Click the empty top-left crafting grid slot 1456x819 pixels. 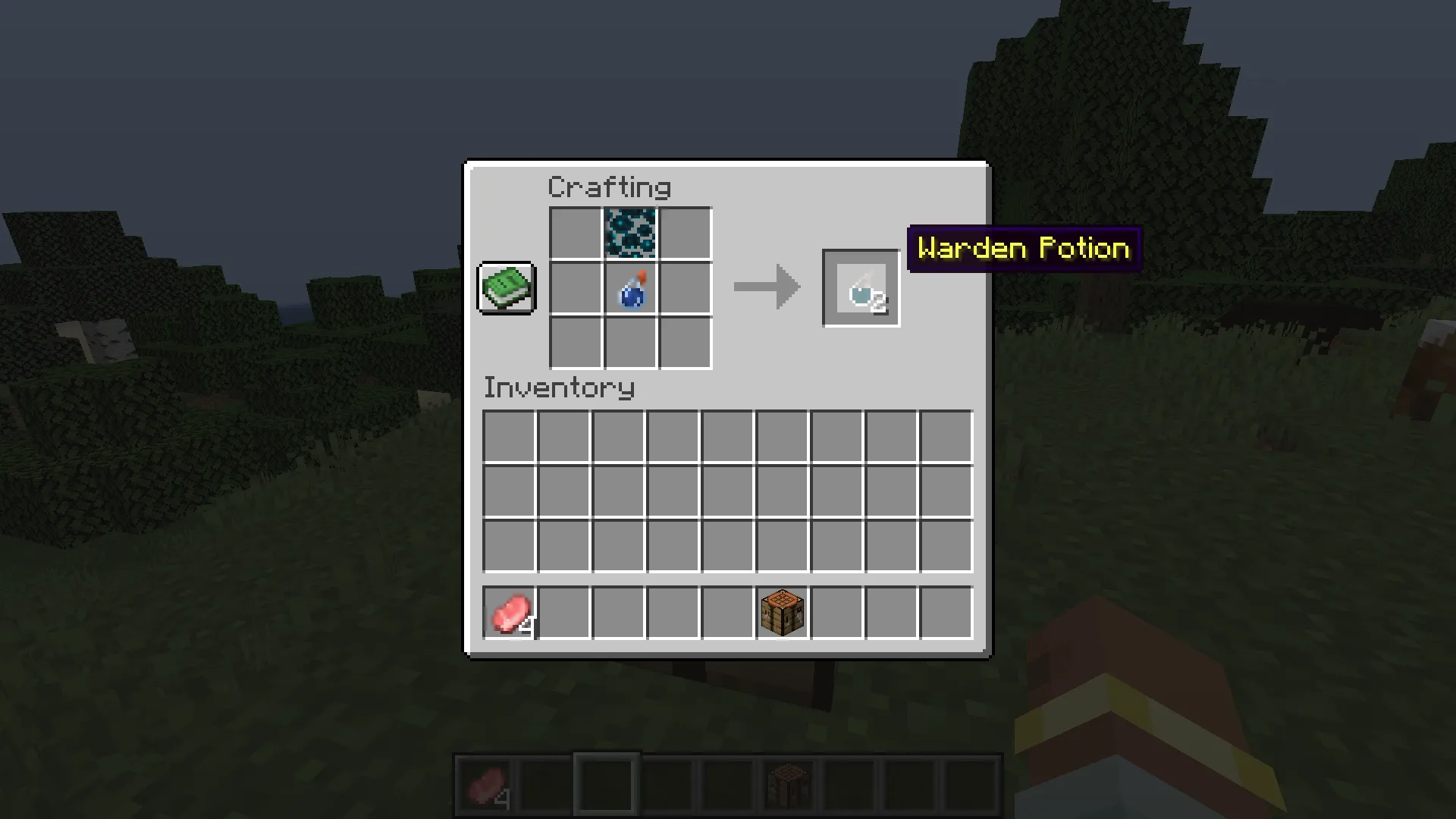574,234
